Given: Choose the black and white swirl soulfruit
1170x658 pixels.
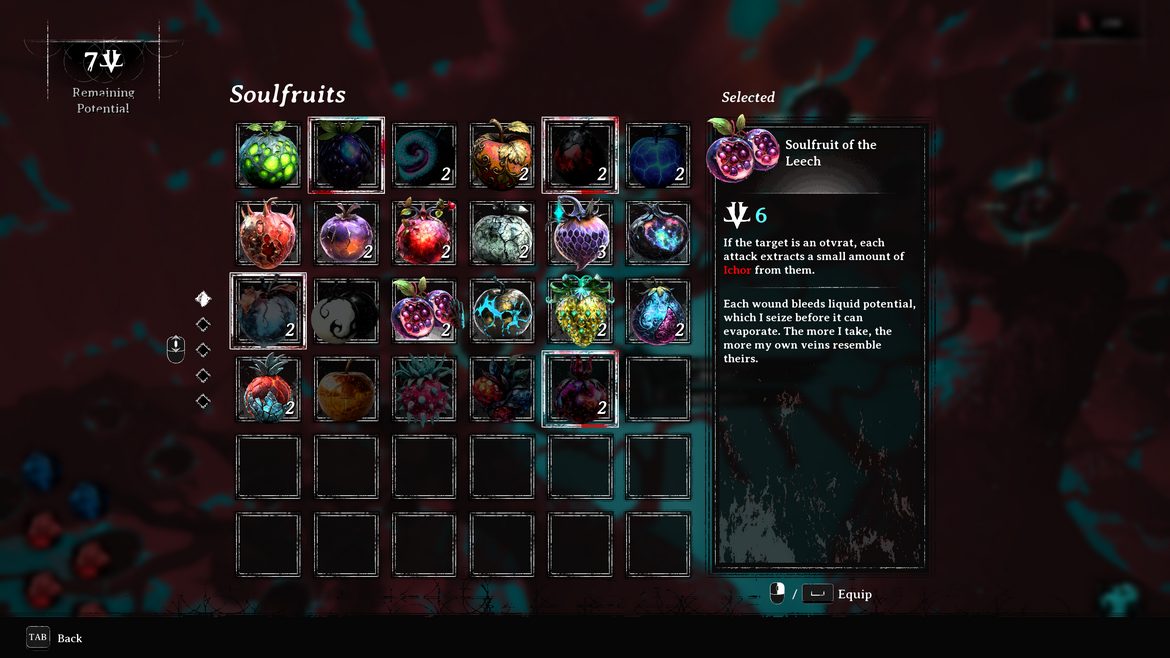Looking at the screenshot, I should coord(346,312).
